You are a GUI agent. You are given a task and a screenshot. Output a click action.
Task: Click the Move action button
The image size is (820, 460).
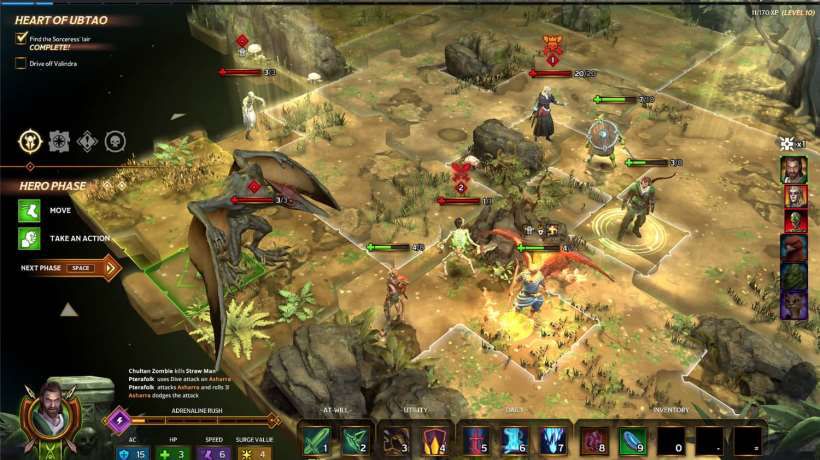pos(29,211)
